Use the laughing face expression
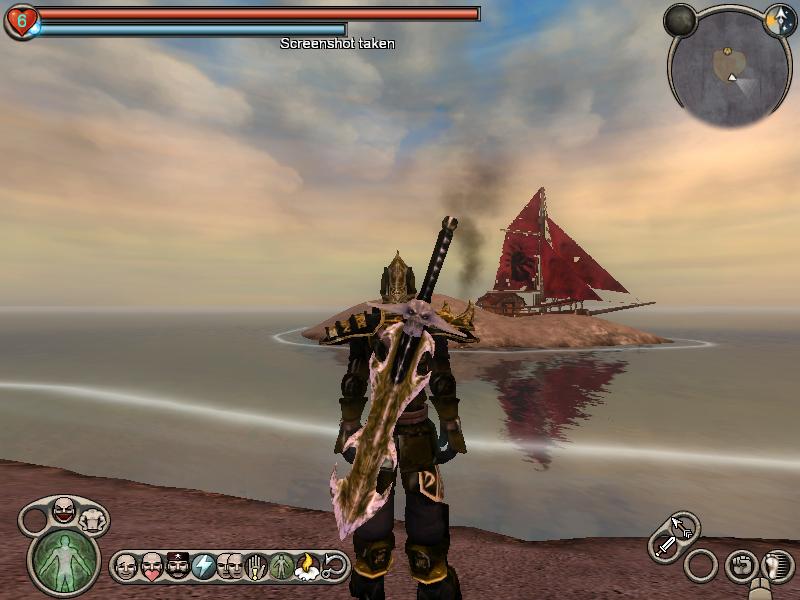The width and height of the screenshot is (800, 600). click(63, 511)
